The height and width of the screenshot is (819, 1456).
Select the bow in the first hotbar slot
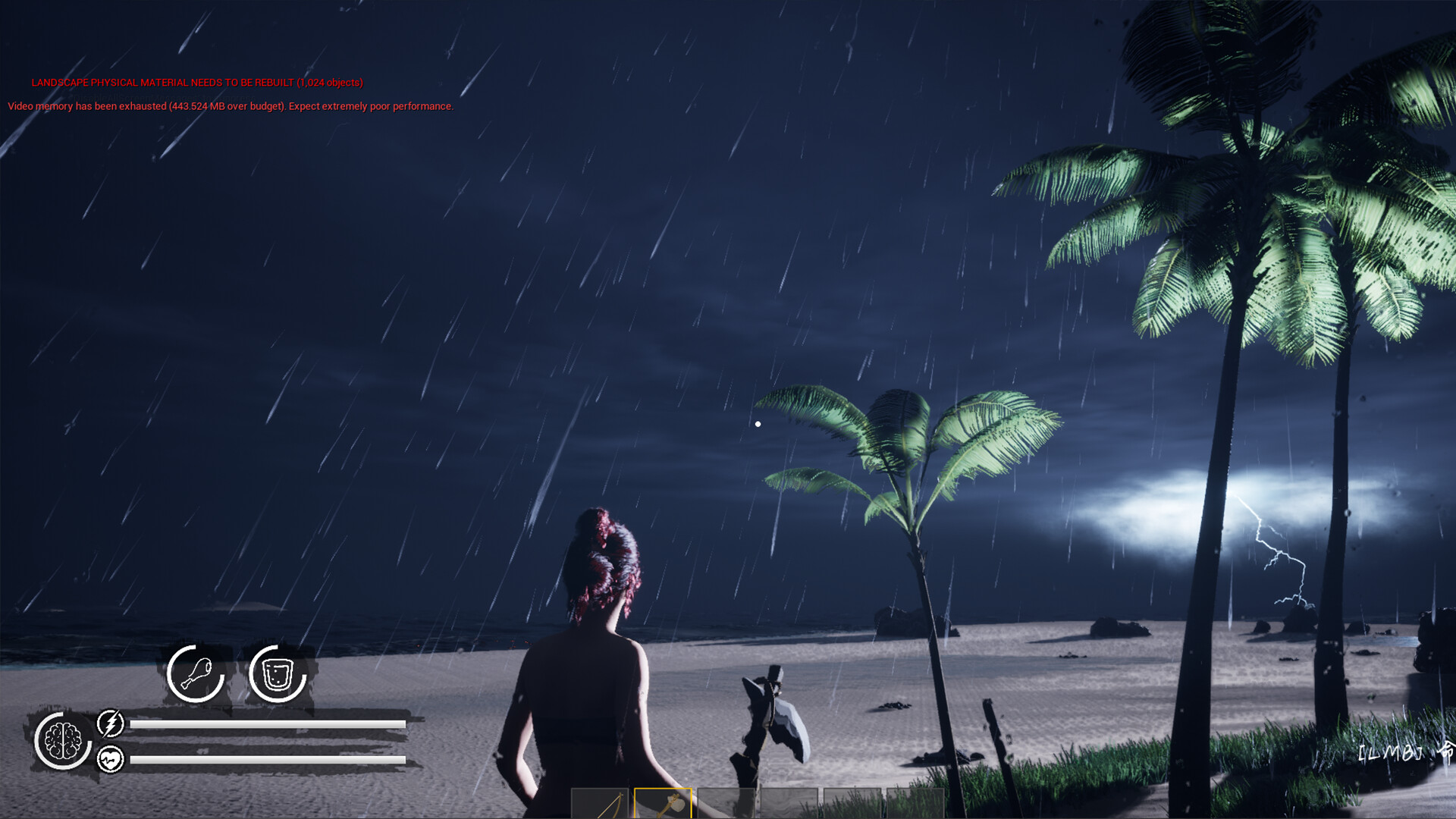pyautogui.click(x=601, y=805)
